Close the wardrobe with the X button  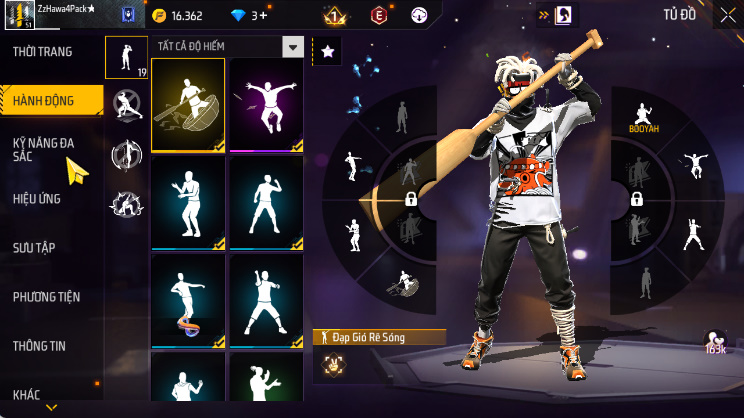click(727, 15)
